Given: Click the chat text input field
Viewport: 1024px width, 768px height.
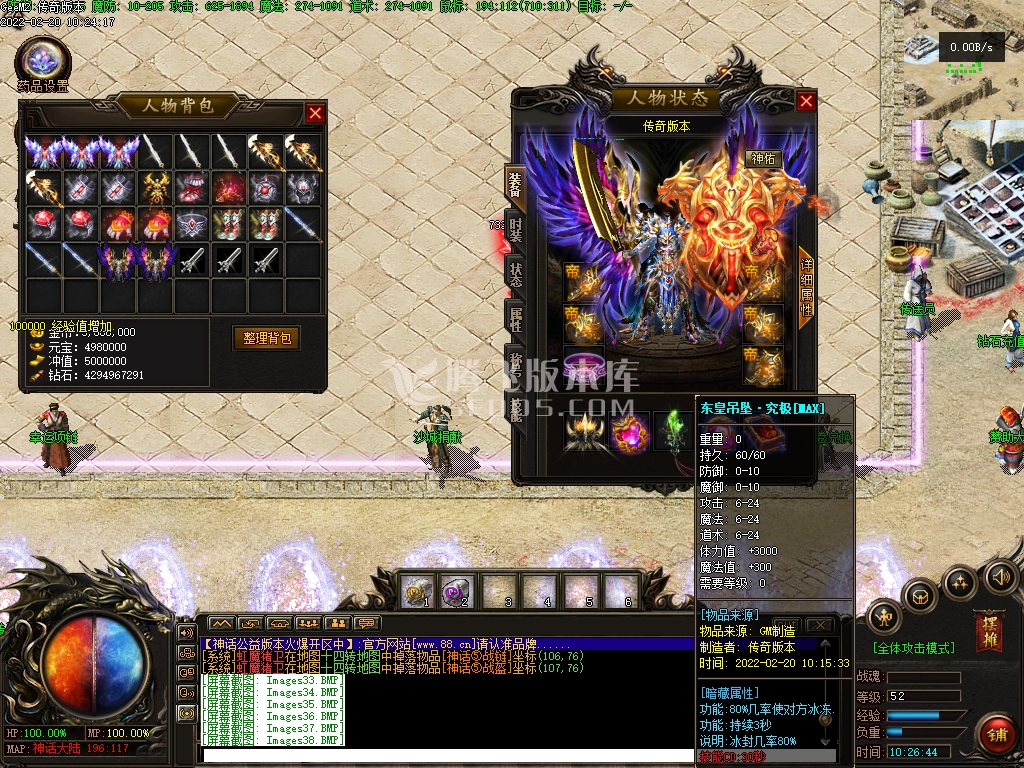Looking at the screenshot, I should [440, 755].
